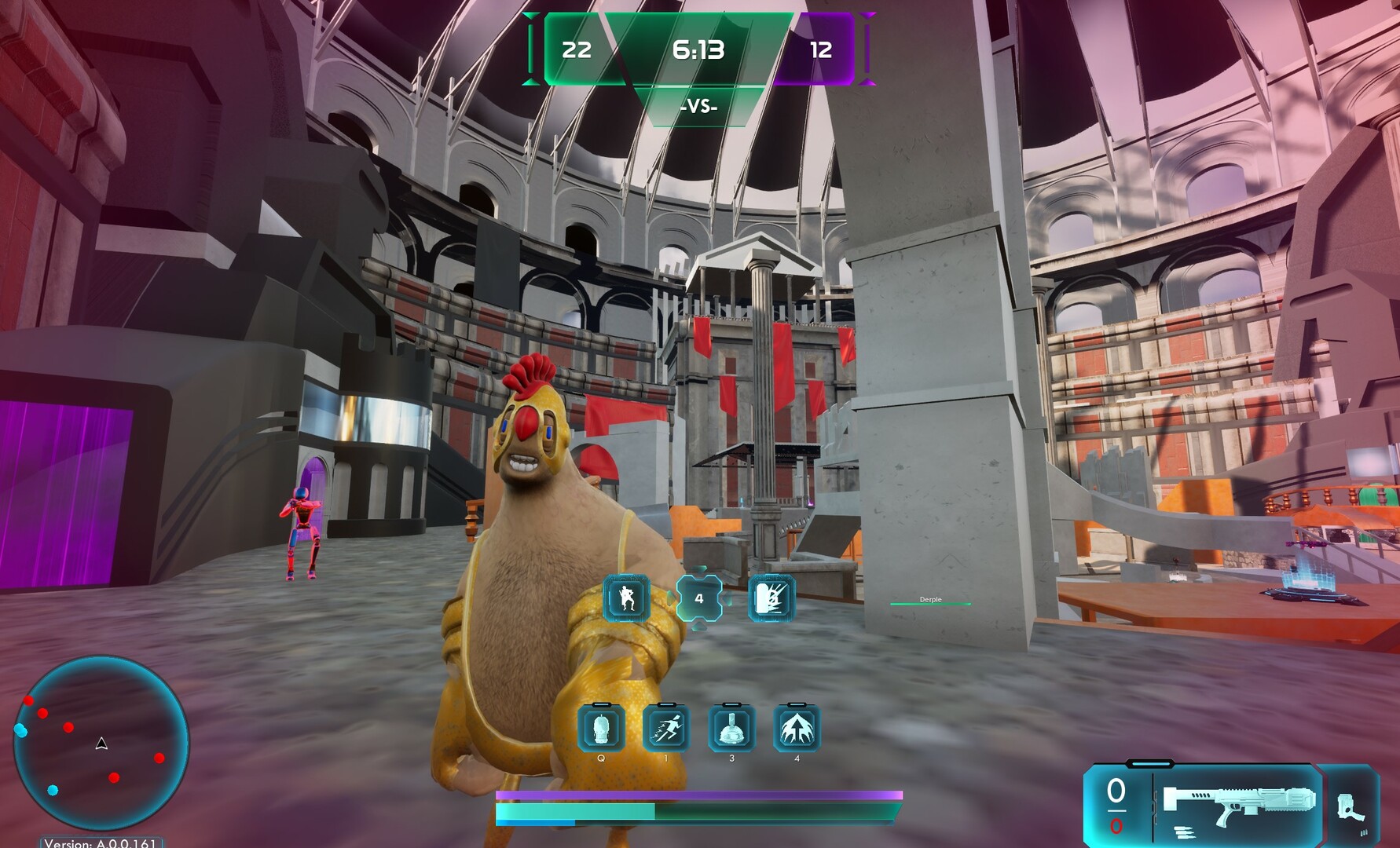Activate the upward arrow burst ability
This screenshot has height=848, width=1400.
coord(797,728)
